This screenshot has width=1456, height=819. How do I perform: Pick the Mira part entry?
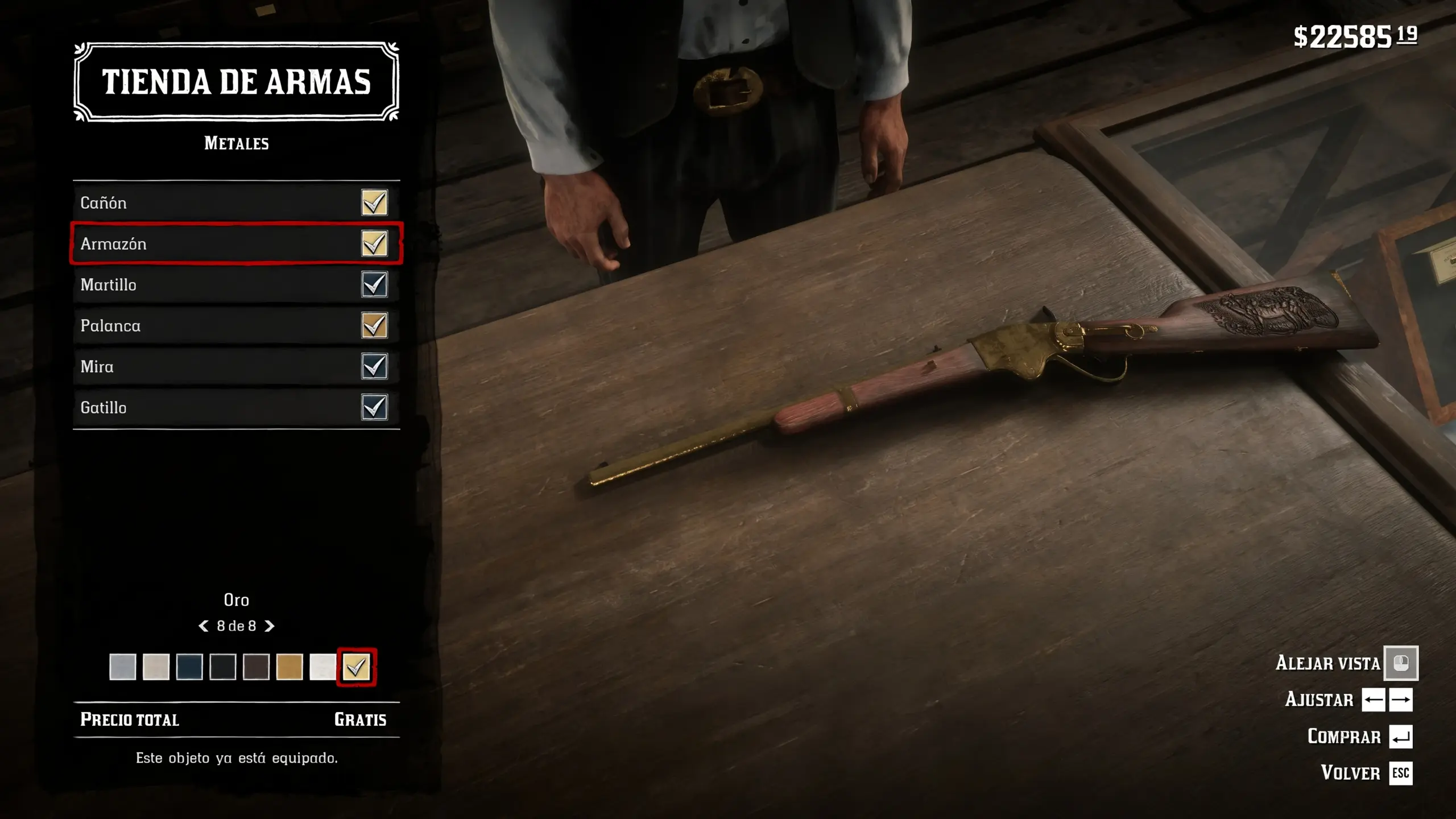pos(236,366)
